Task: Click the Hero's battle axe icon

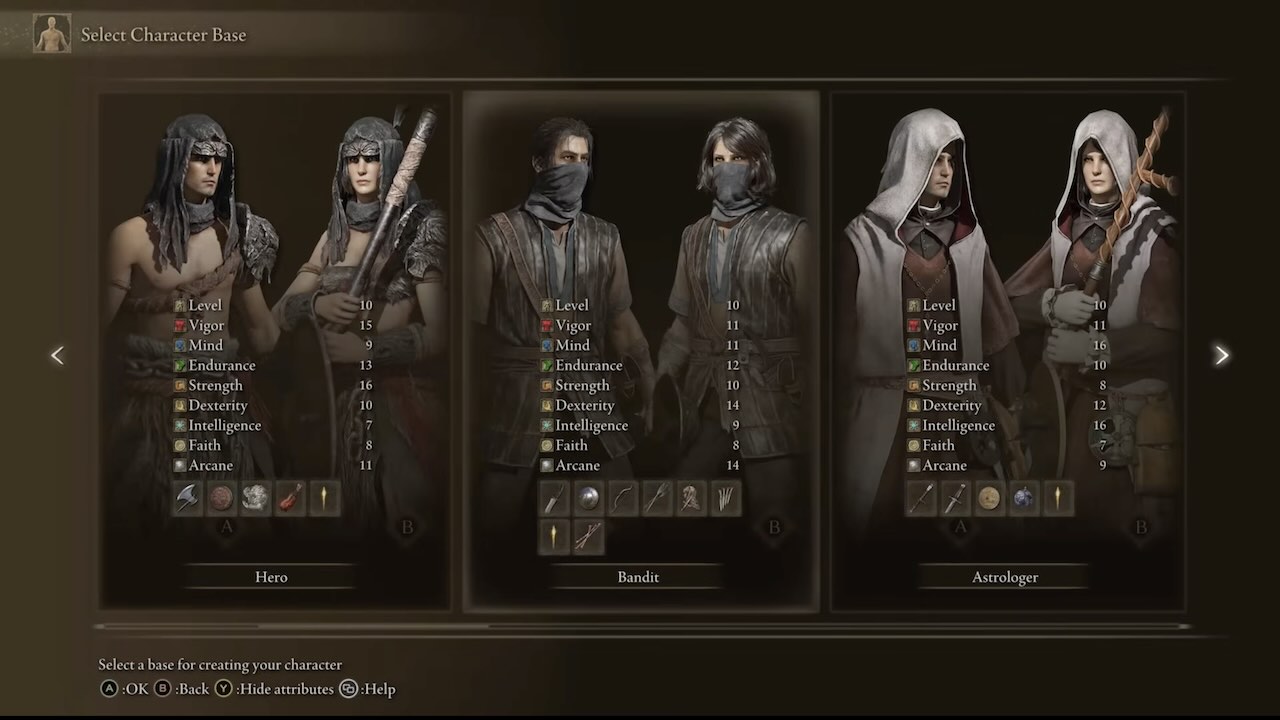Action: pos(188,498)
